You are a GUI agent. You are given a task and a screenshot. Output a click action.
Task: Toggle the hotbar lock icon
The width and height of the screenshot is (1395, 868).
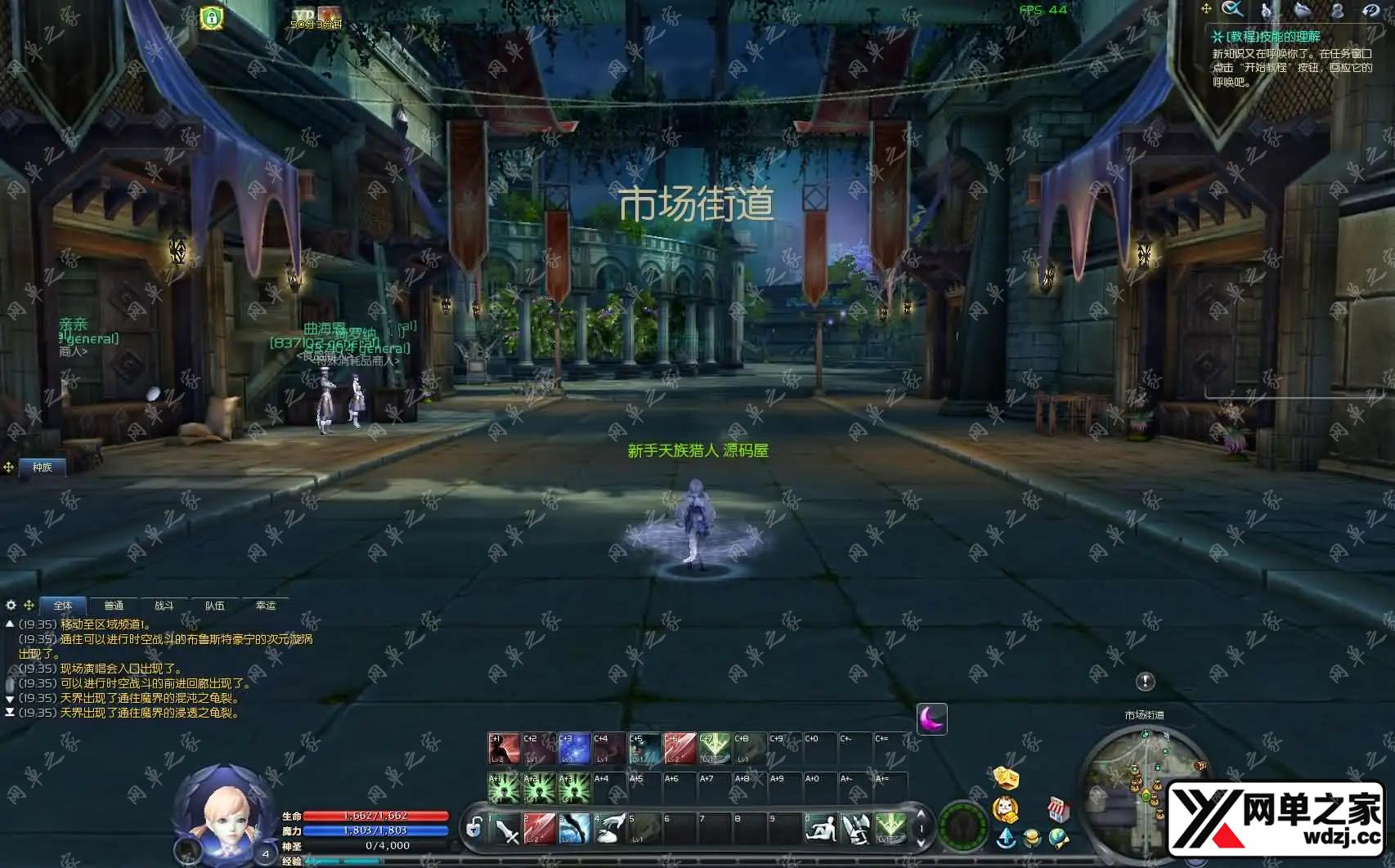click(473, 828)
